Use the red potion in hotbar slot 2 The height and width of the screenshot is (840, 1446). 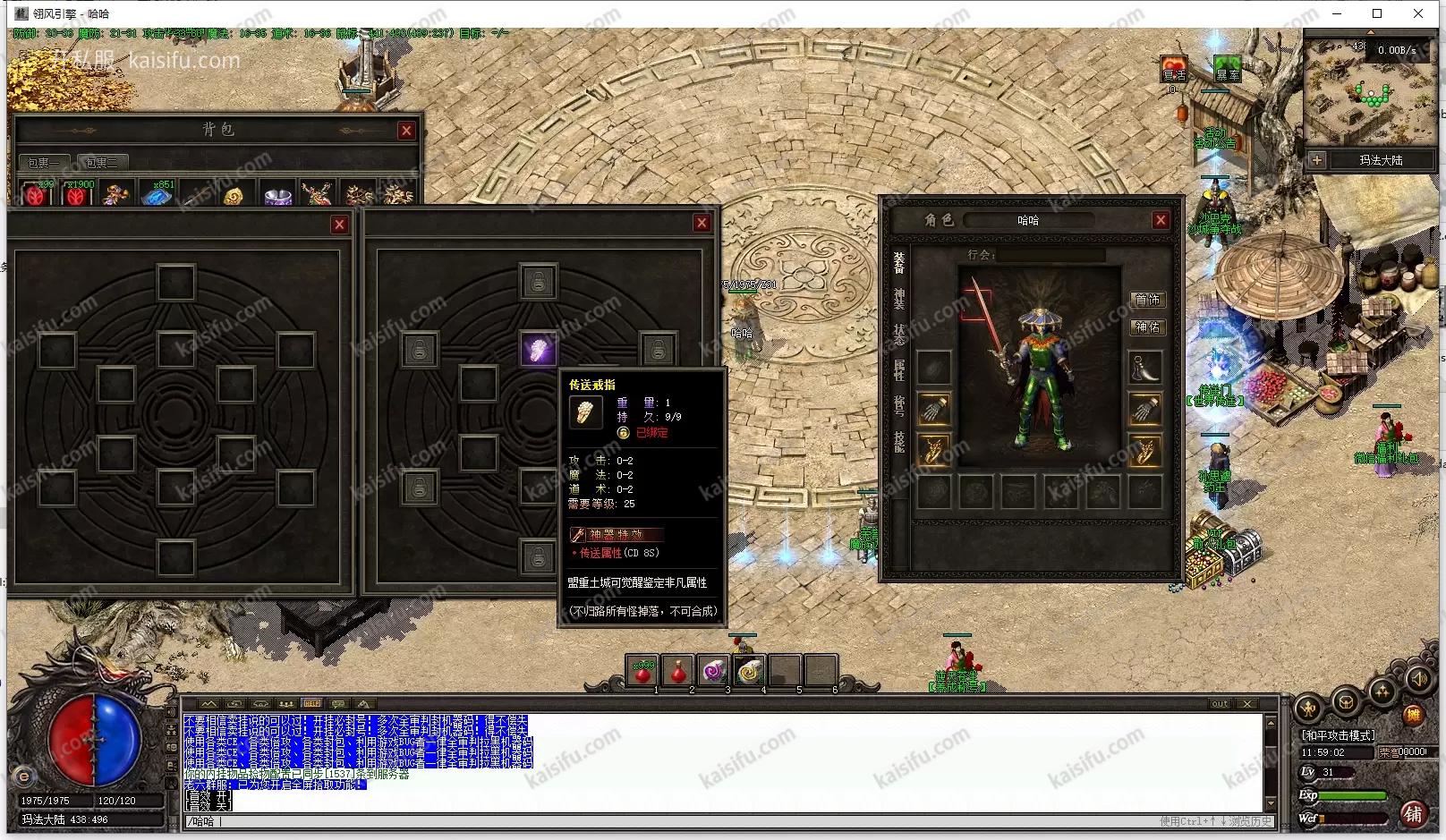pos(678,669)
